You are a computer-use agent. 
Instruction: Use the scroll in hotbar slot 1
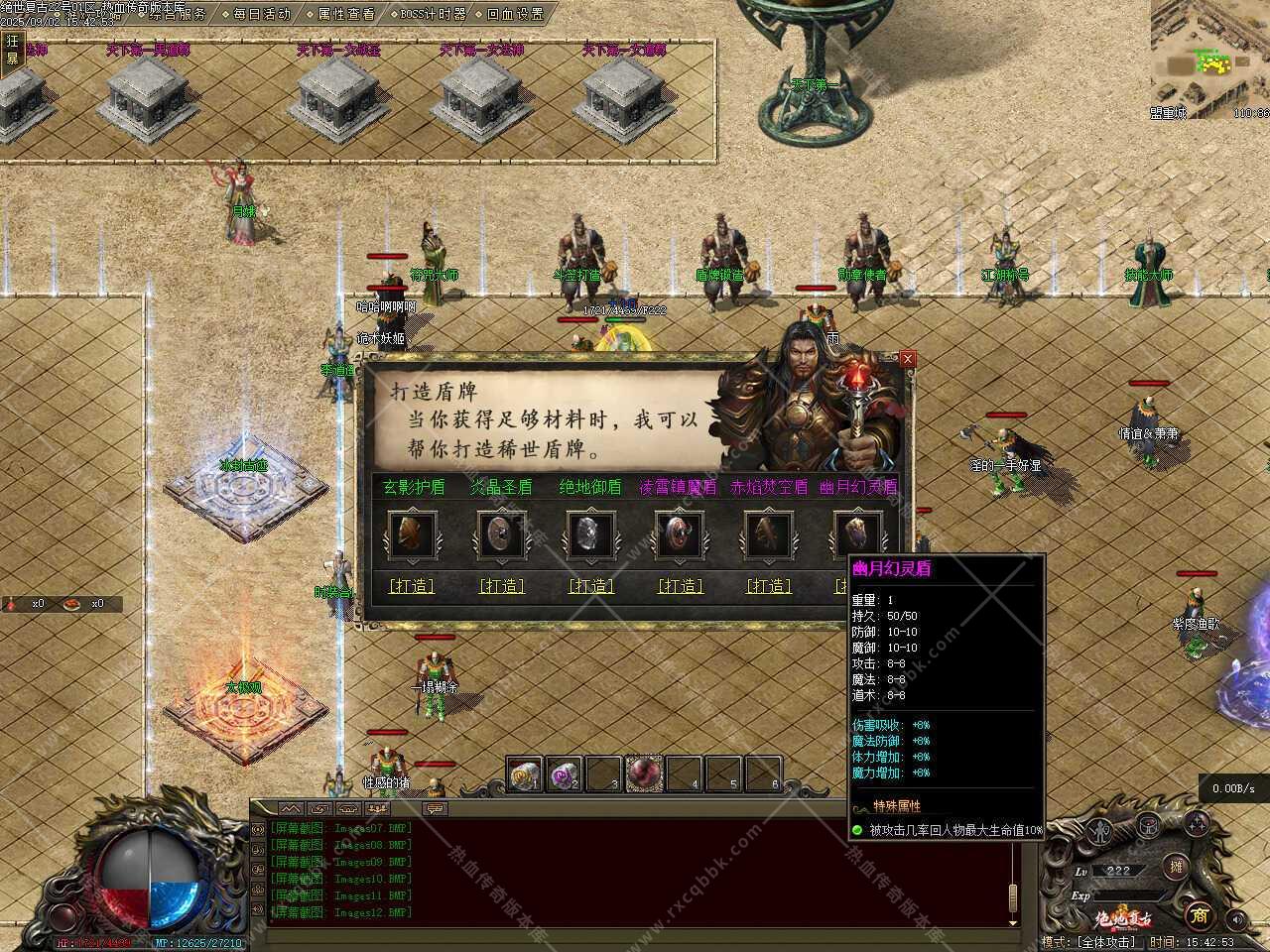click(524, 774)
